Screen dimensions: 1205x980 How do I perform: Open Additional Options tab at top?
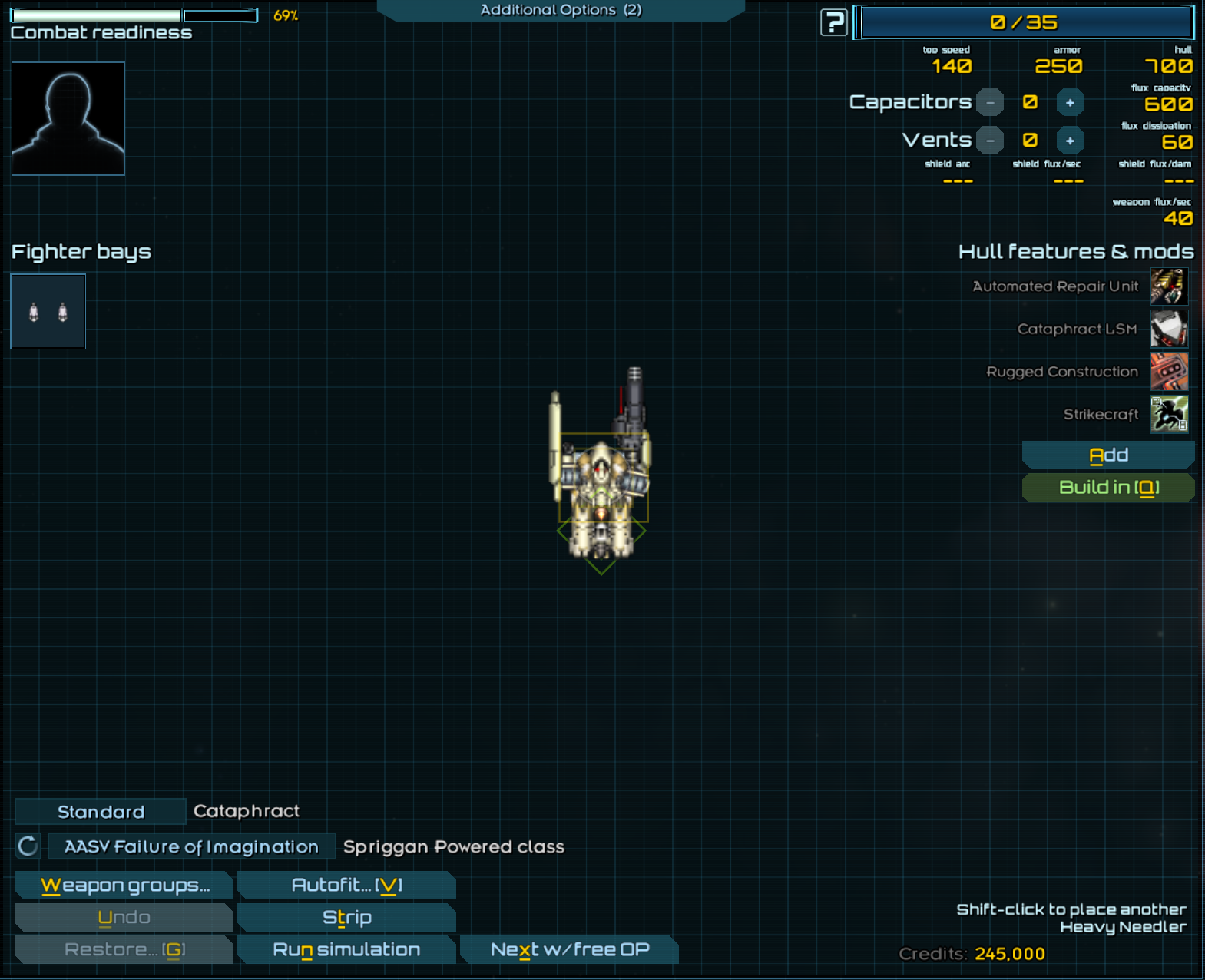[560, 10]
